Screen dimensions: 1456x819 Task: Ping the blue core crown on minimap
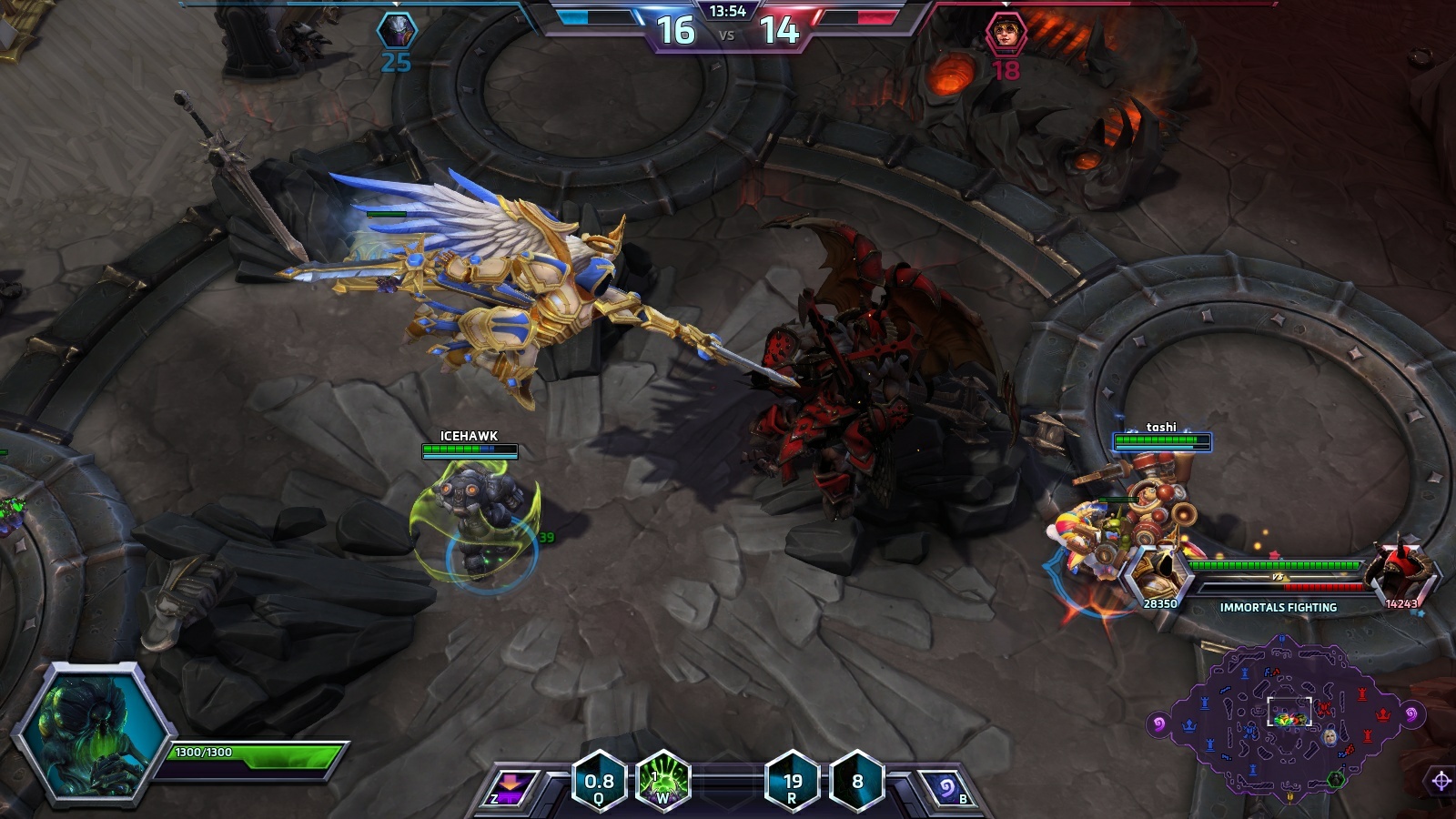click(1188, 725)
